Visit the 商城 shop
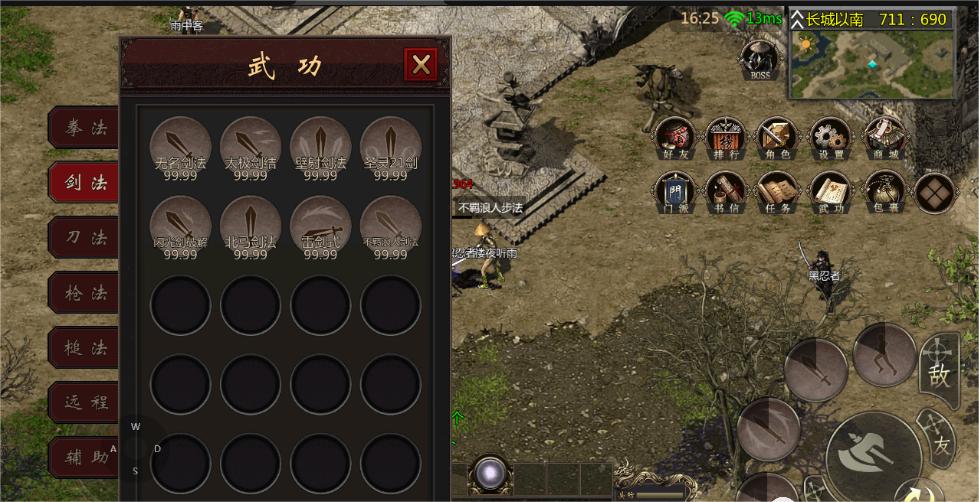Image resolution: width=979 pixels, height=502 pixels. (x=884, y=138)
